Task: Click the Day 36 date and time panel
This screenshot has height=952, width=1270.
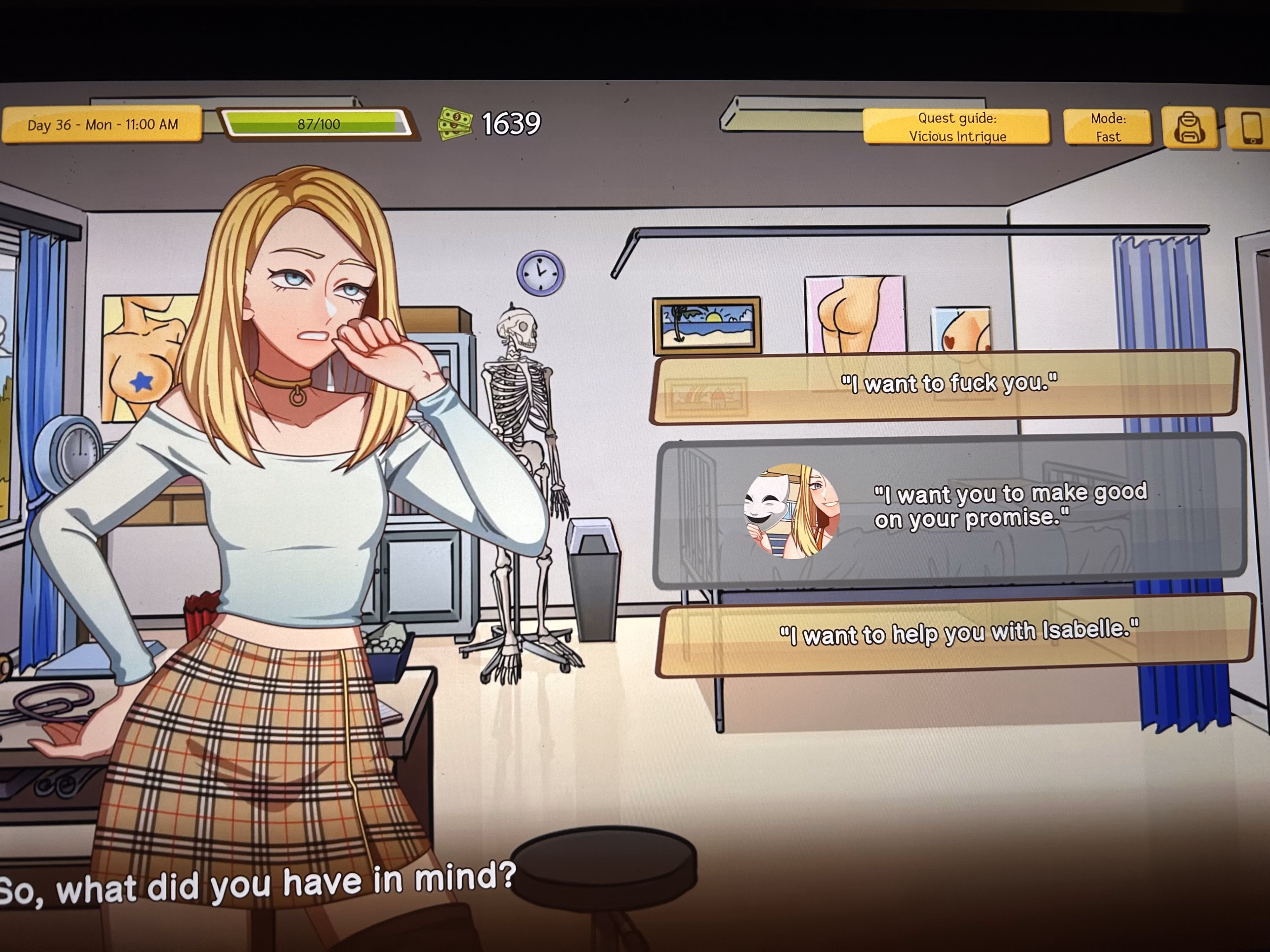Action: coord(102,124)
